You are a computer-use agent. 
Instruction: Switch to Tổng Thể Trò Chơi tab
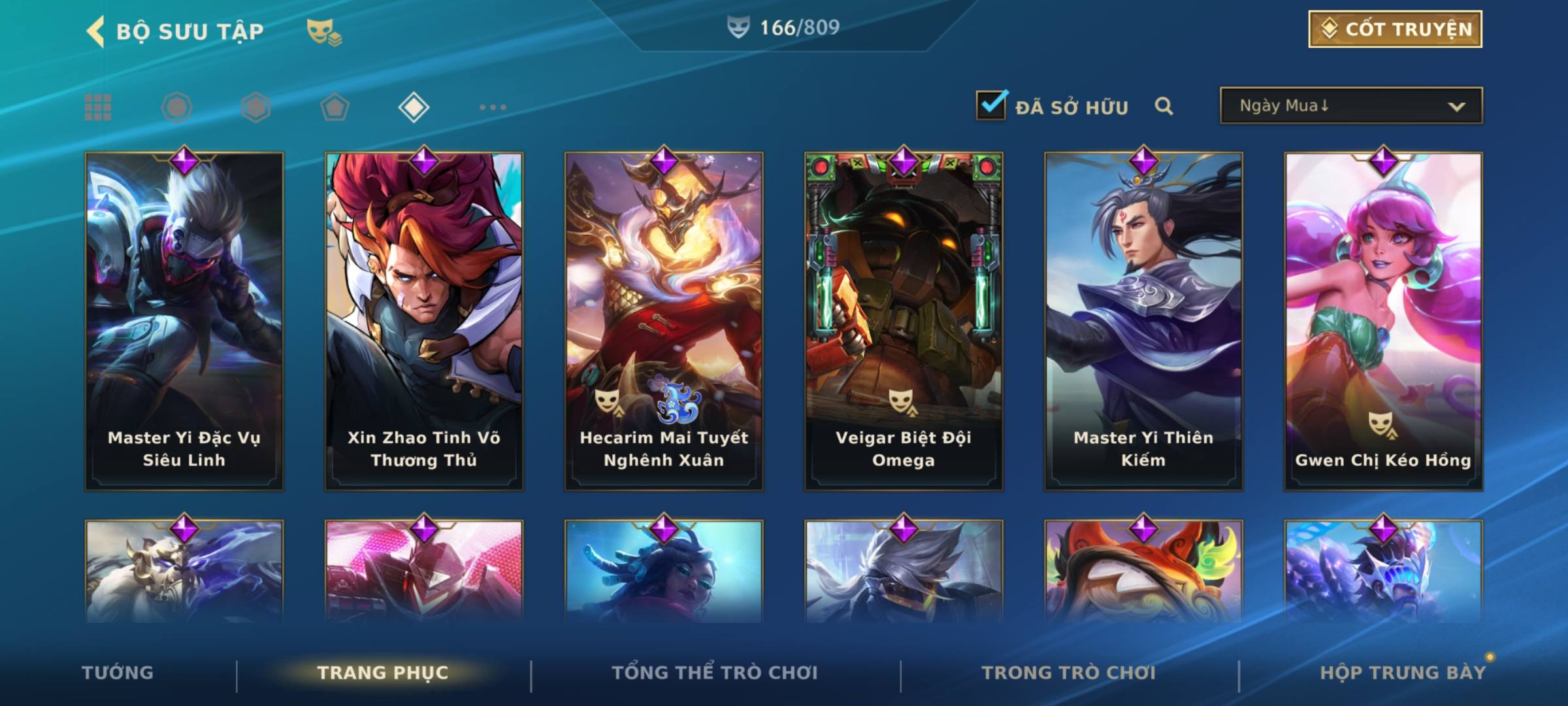pos(715,673)
